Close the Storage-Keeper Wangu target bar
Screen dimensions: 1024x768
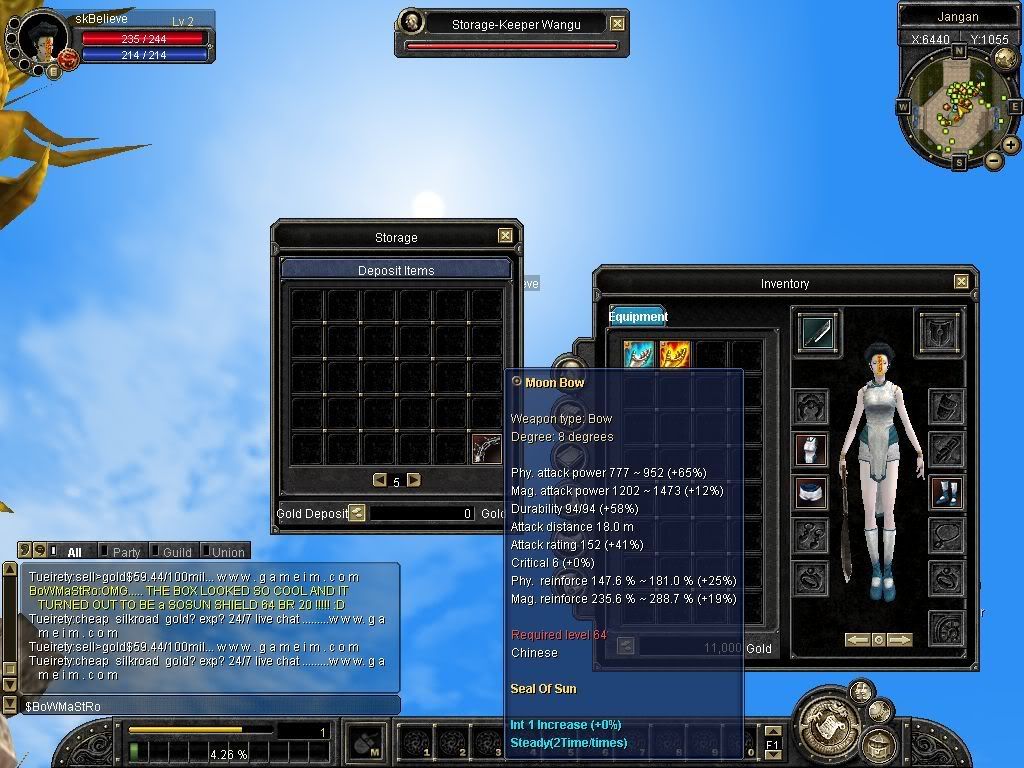(x=618, y=23)
